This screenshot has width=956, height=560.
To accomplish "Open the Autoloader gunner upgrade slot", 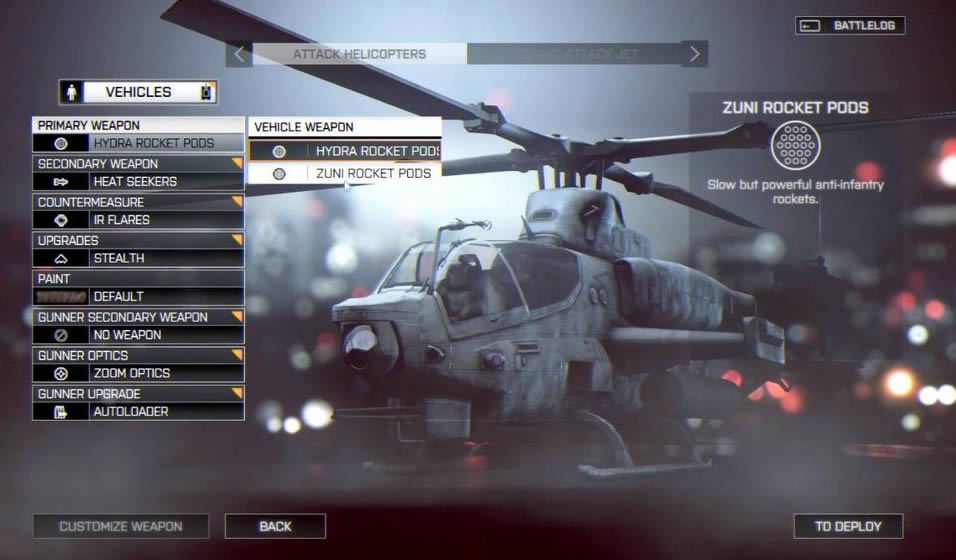I will tap(138, 411).
